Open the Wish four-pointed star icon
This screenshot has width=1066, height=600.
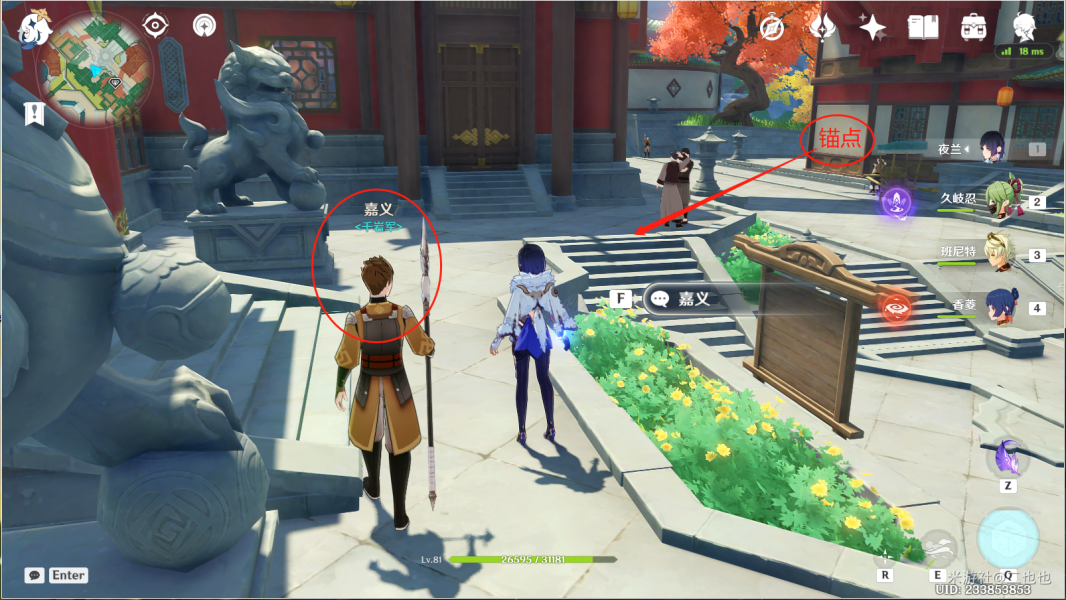(x=872, y=28)
